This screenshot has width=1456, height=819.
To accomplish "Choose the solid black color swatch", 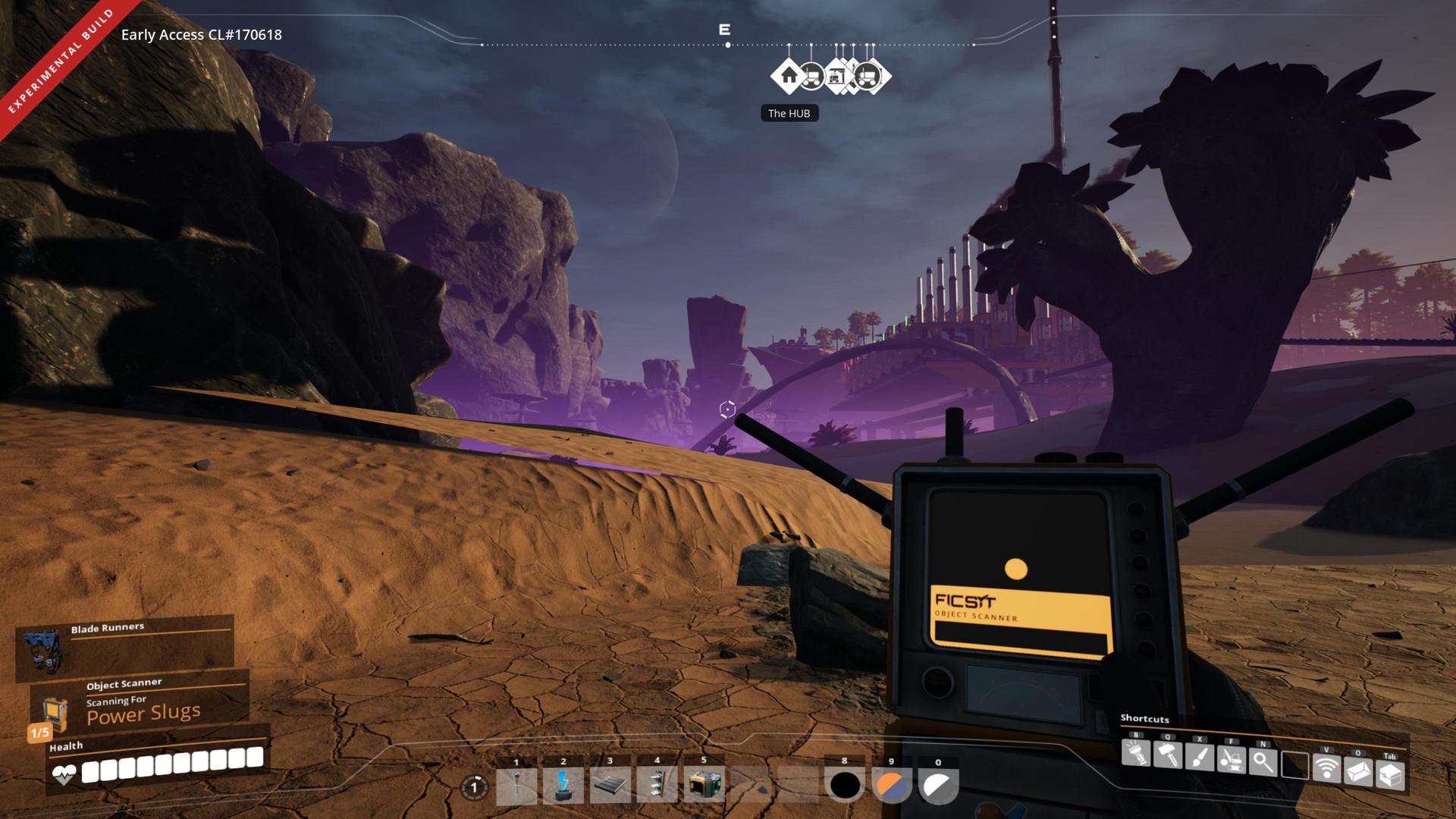I will pos(845,786).
